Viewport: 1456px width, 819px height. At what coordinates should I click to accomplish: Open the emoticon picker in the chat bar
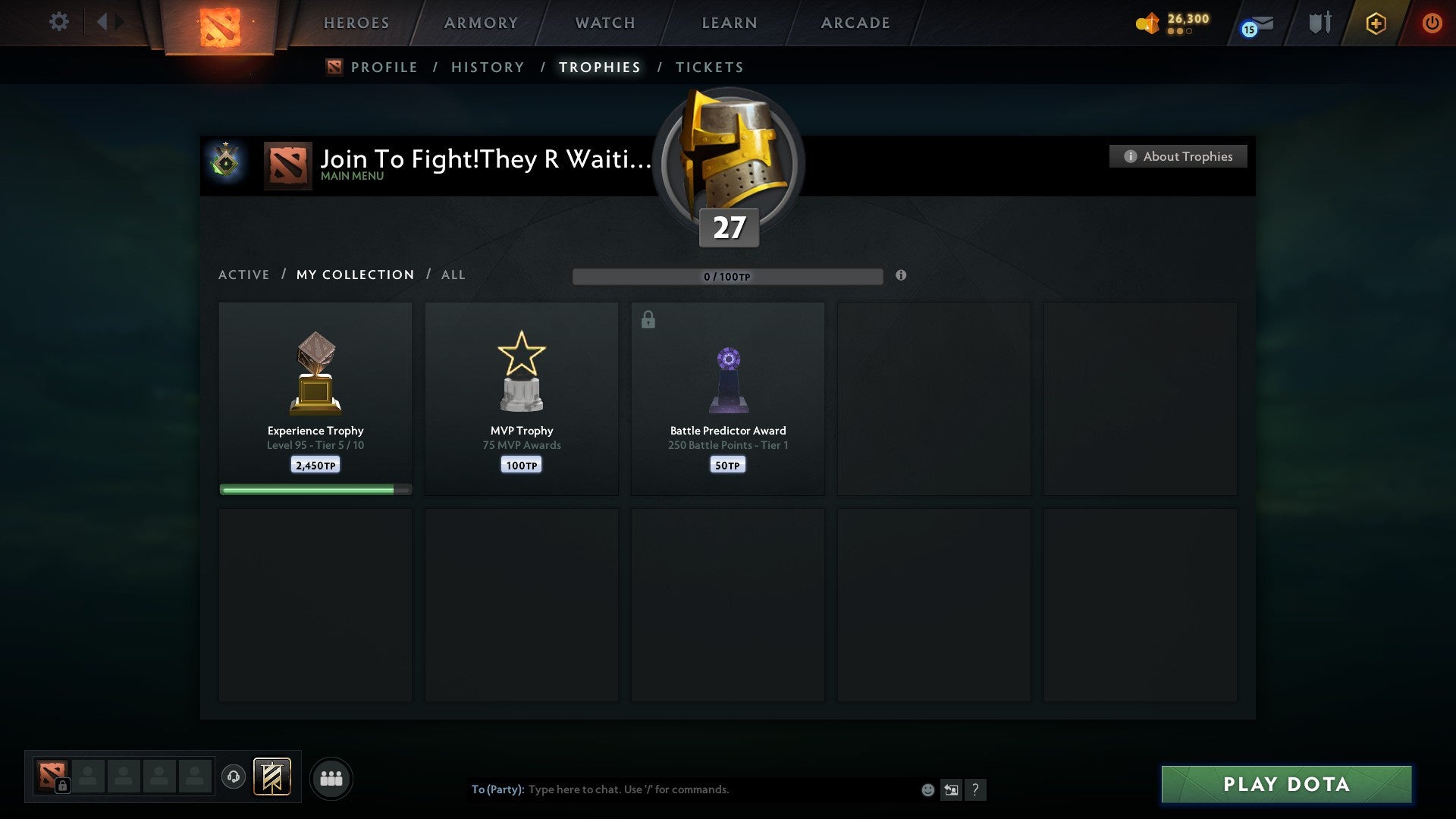[x=928, y=789]
